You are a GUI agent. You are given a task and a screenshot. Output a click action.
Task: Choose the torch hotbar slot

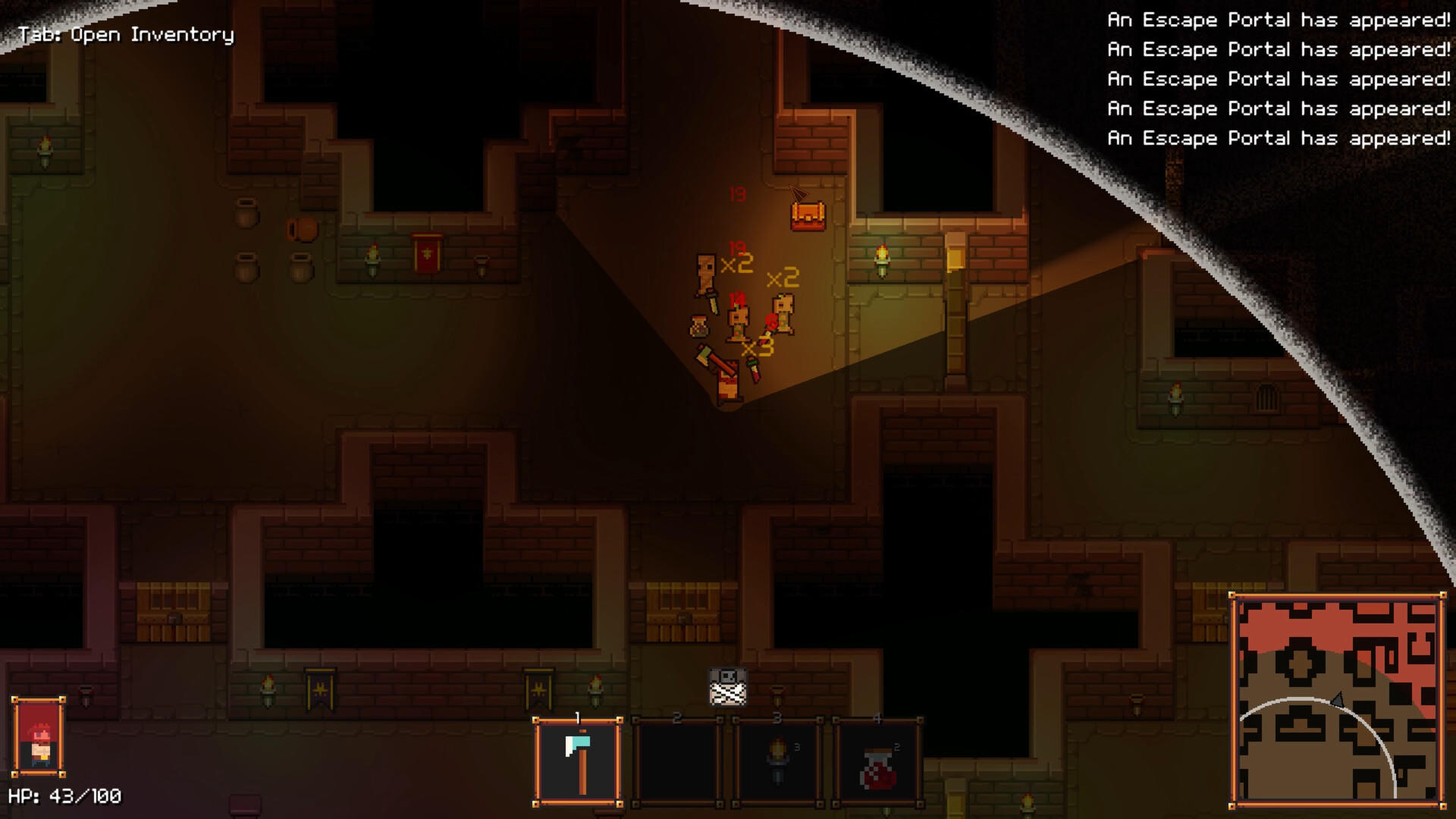(x=778, y=762)
